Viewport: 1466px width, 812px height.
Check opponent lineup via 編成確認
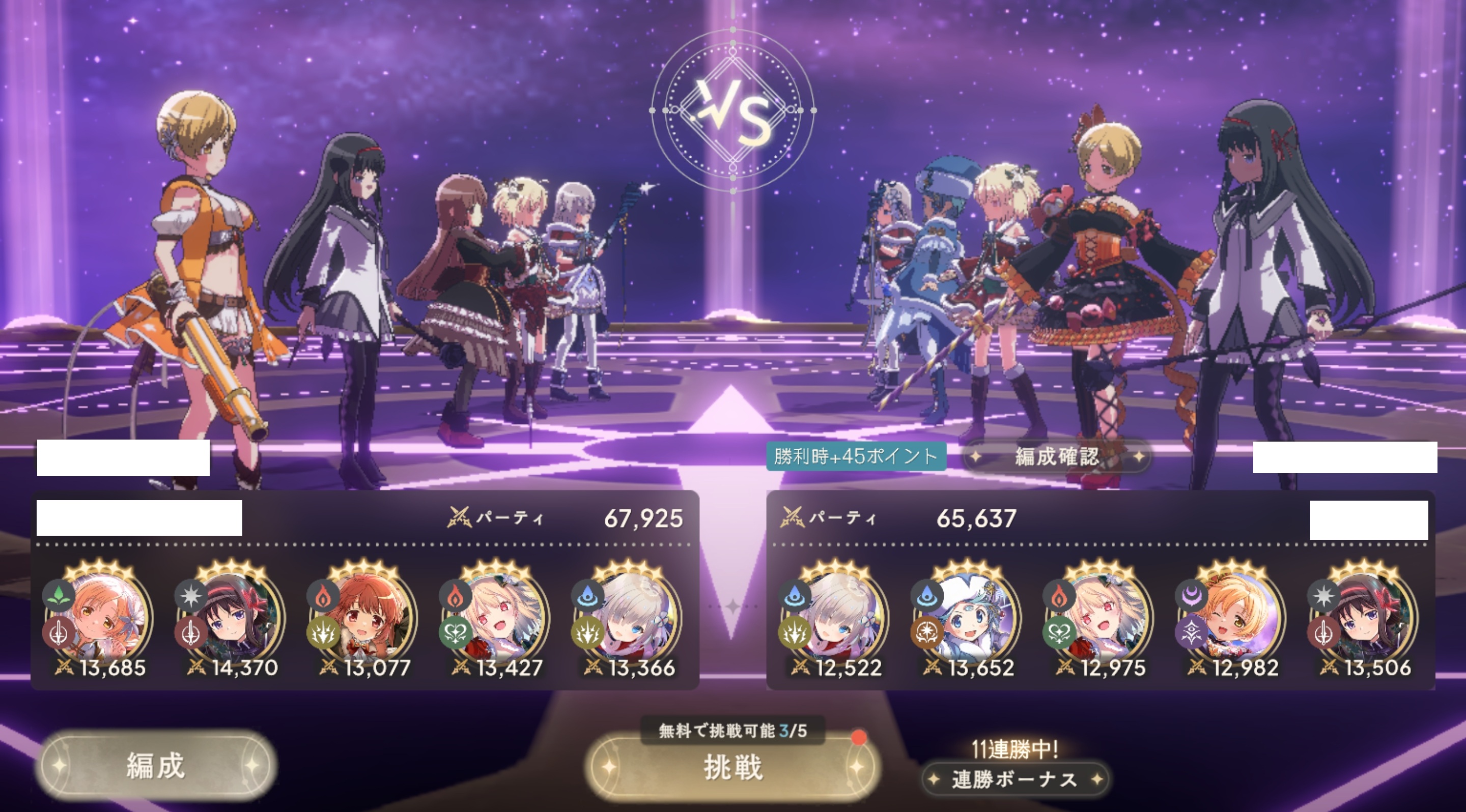1057,456
